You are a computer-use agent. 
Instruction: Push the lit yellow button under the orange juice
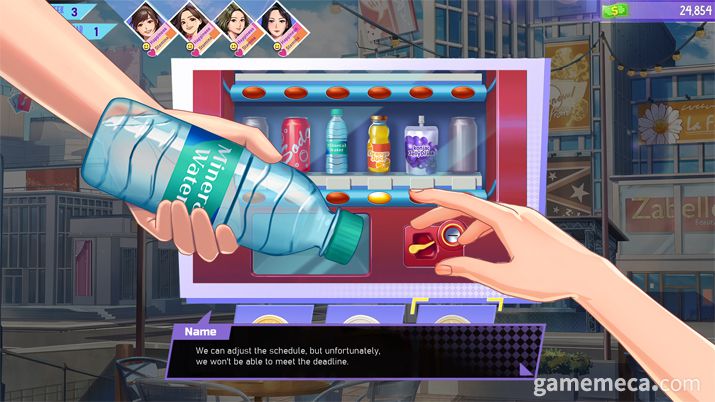click(379, 197)
